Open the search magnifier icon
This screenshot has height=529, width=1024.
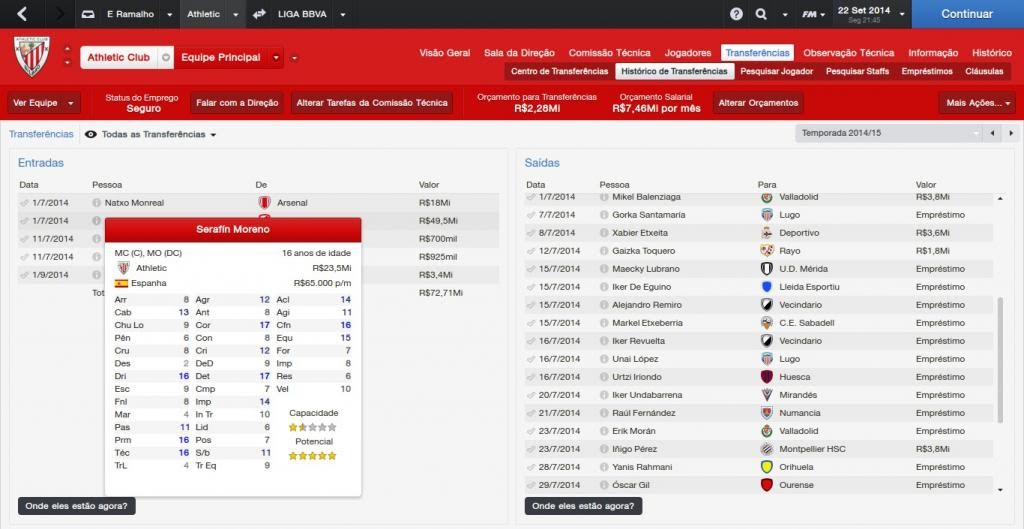761,14
